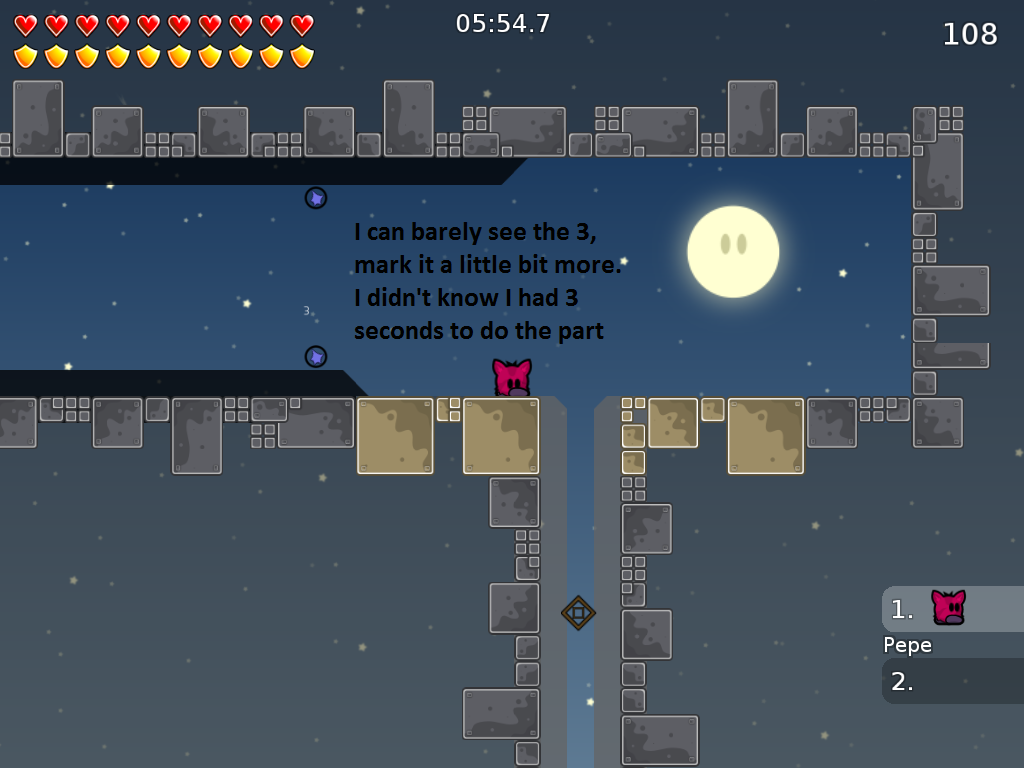Select the first-place scoreboard row with Pepe
Viewport: 1024px width, 768px height.
(x=952, y=609)
